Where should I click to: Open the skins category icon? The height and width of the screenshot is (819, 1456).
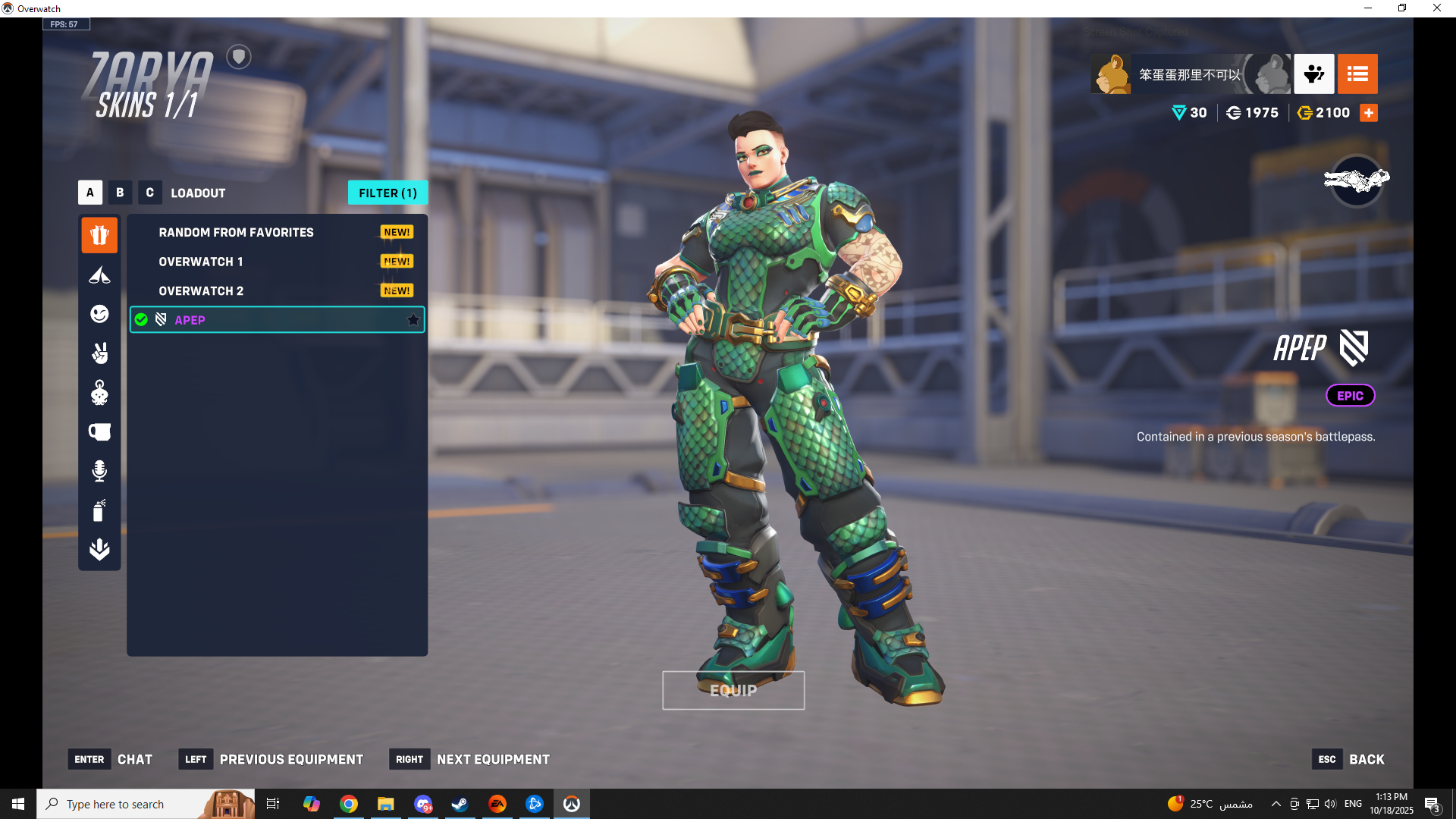coord(99,235)
